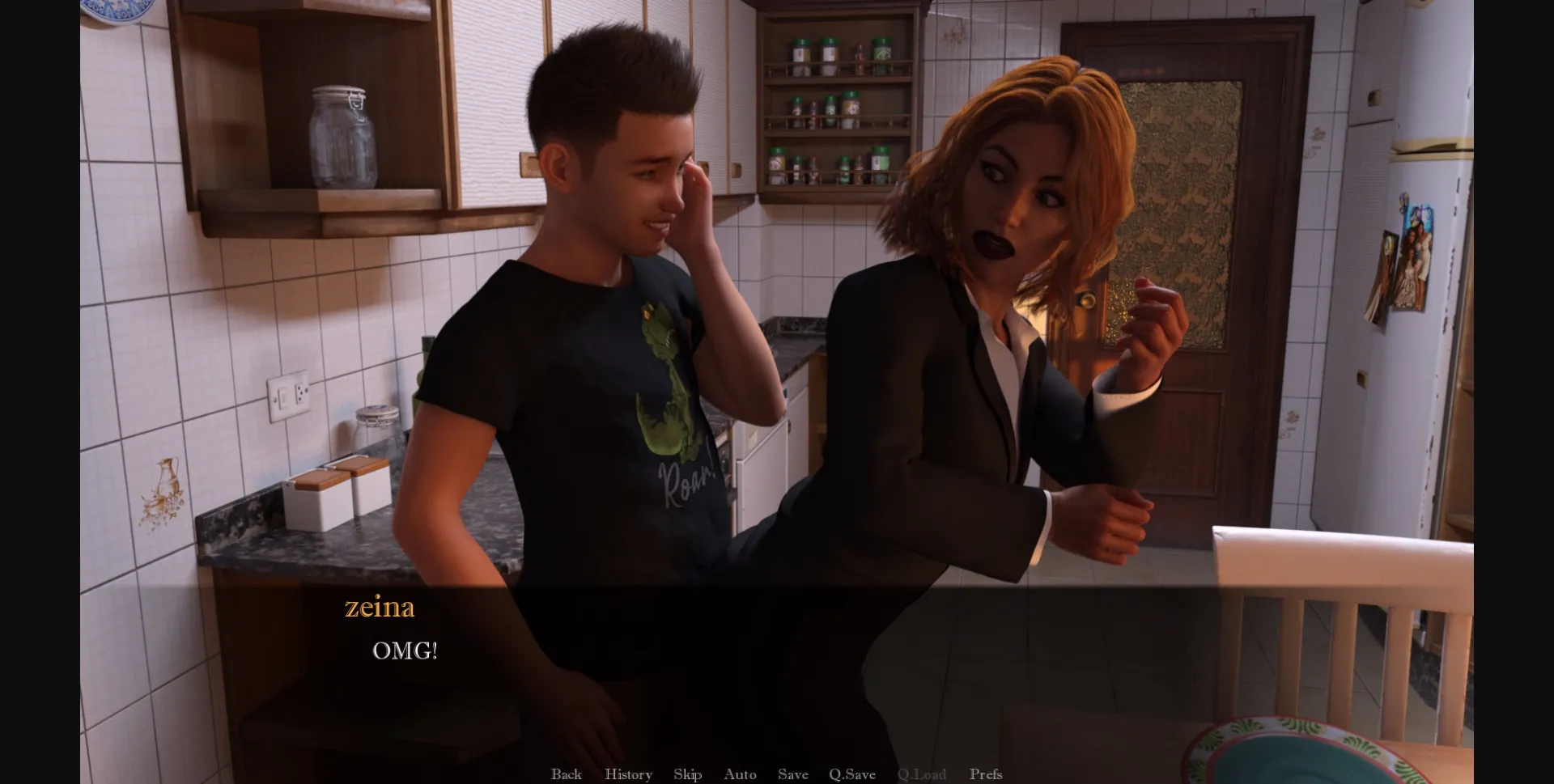
Task: Click the speaker name 'zeina'
Action: pos(378,608)
